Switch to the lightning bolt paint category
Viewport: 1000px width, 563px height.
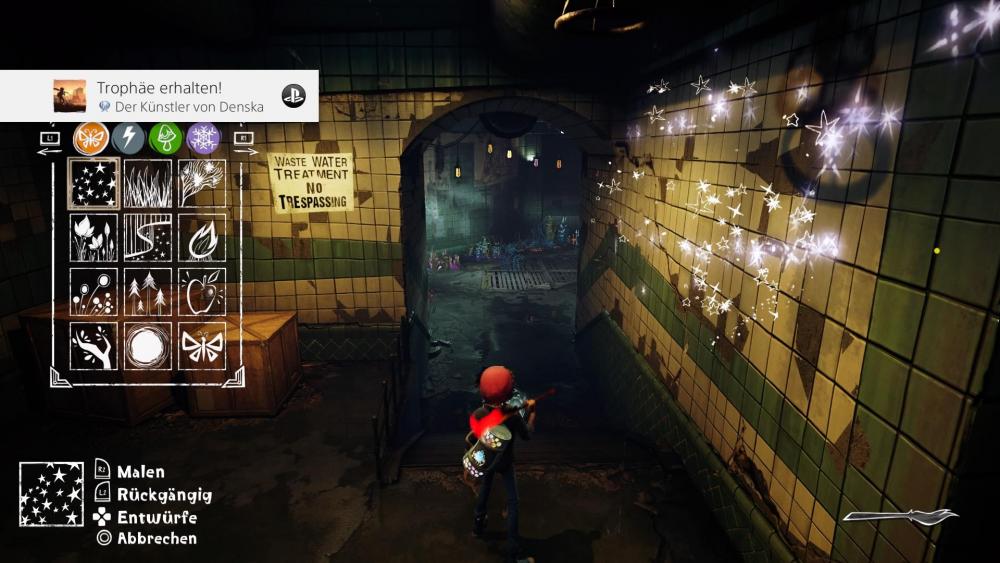tap(128, 138)
